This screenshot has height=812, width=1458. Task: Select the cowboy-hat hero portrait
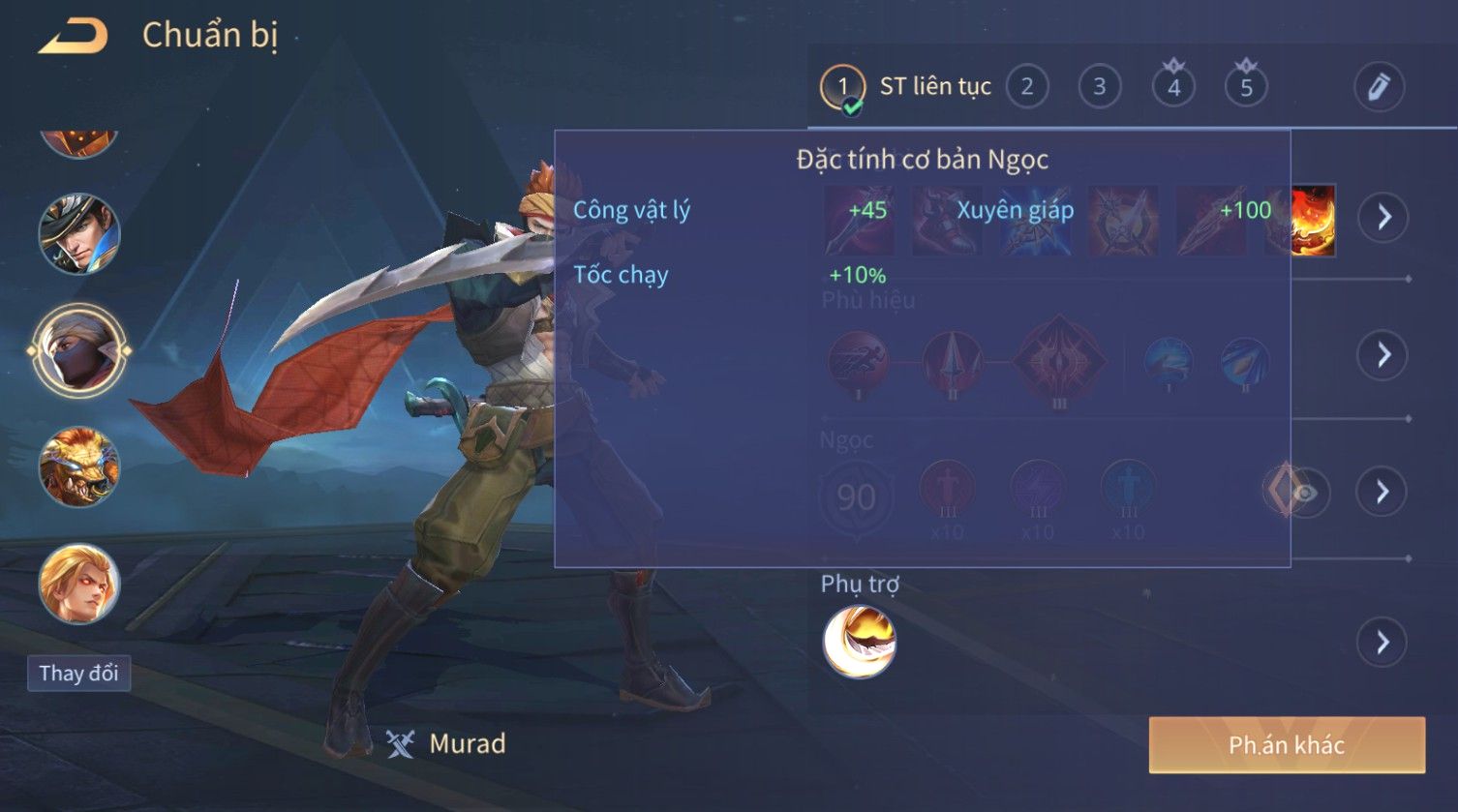pos(78,233)
